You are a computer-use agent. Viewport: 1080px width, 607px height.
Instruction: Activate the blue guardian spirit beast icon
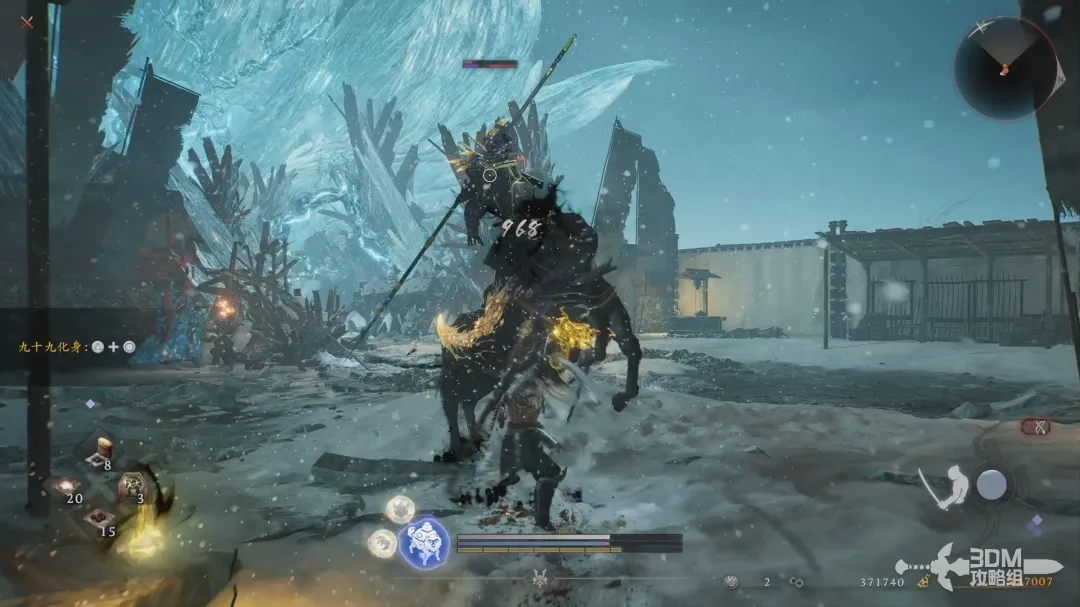point(423,544)
